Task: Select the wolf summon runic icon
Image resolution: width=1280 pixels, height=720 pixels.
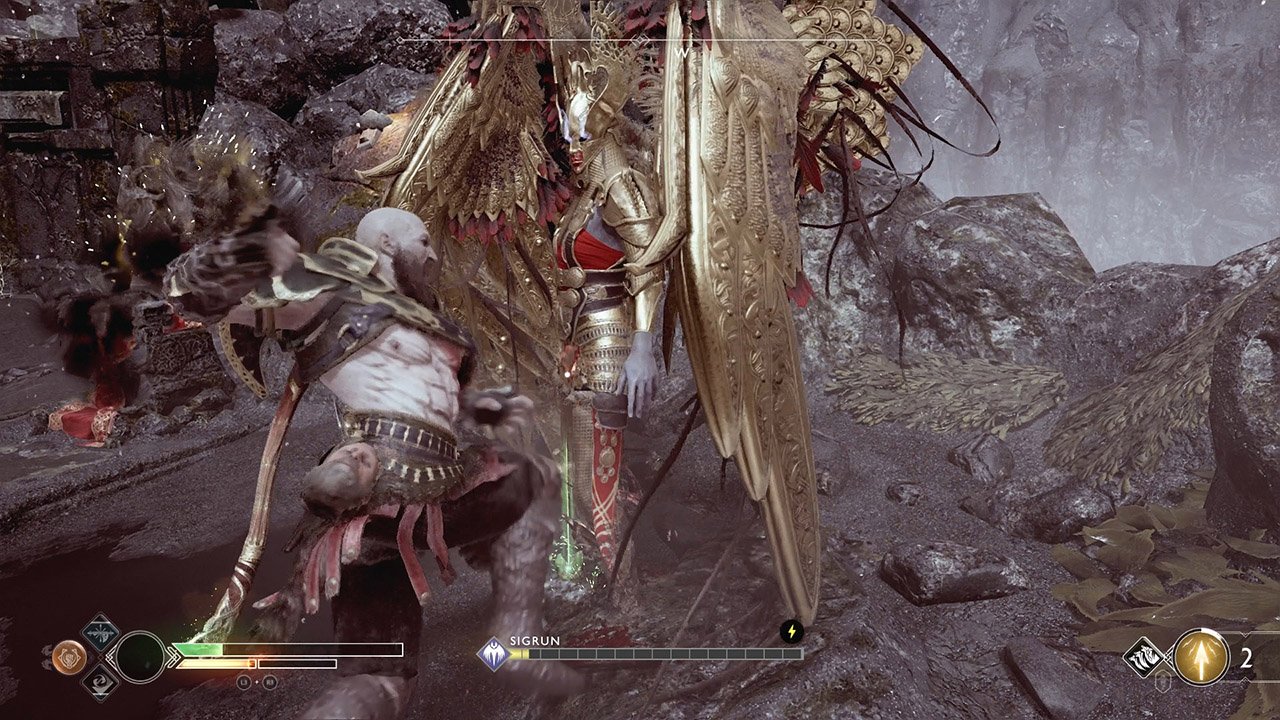Action: point(1143,657)
